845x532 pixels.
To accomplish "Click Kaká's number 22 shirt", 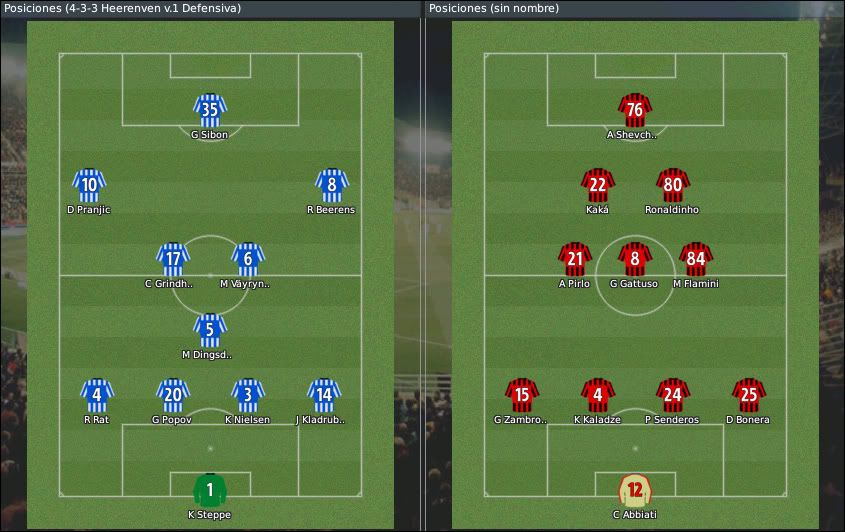I will (597, 185).
